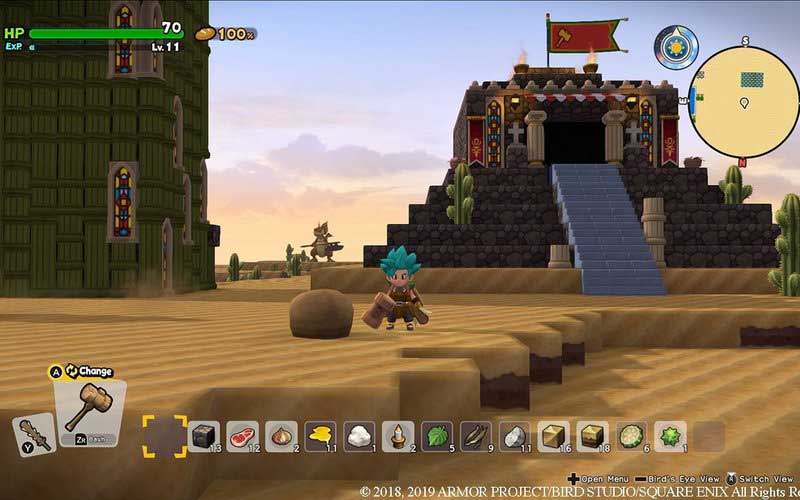Pick the dark twigs hotbar slot

coord(476,435)
